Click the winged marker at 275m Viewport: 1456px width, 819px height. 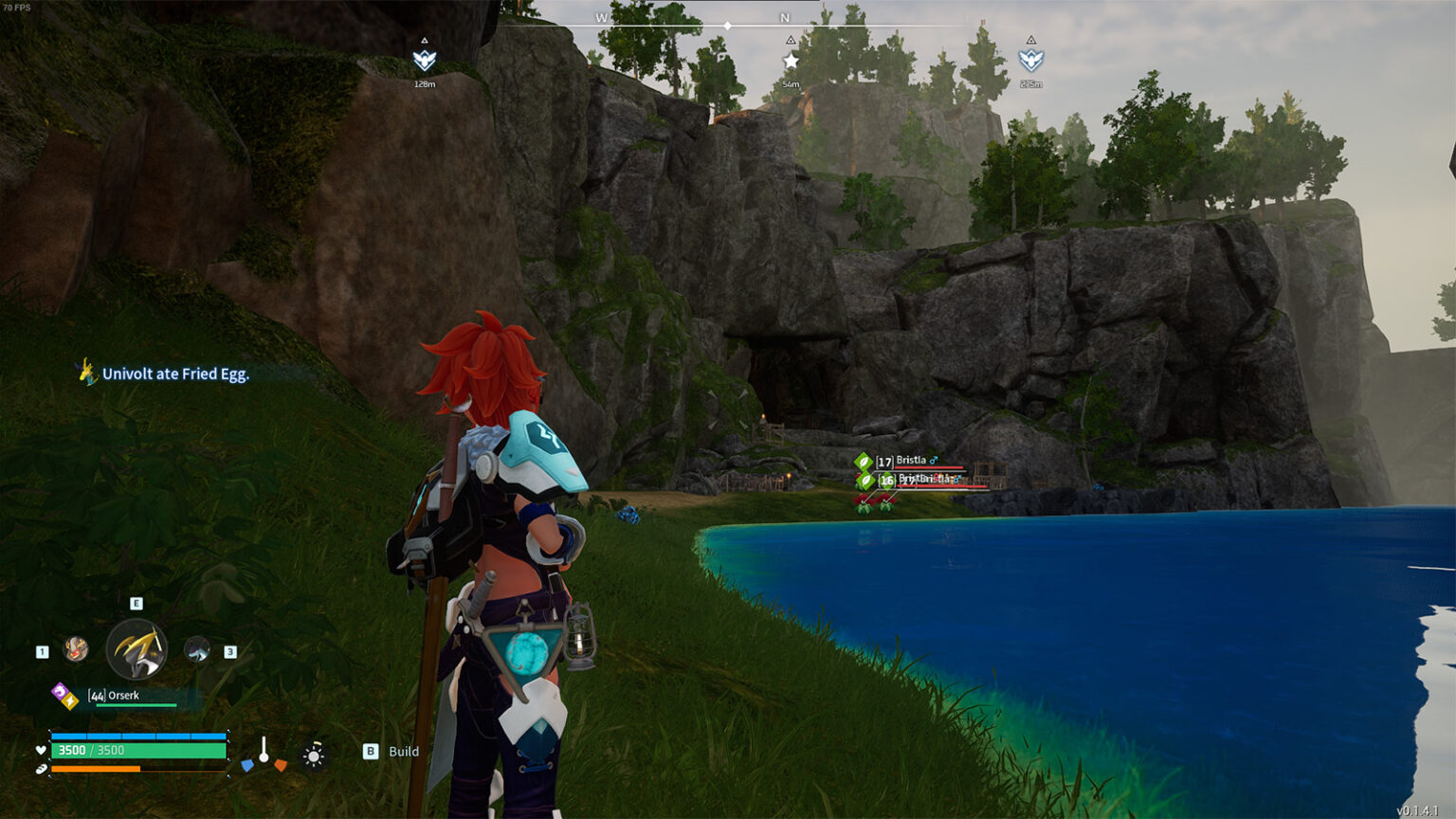point(1030,61)
